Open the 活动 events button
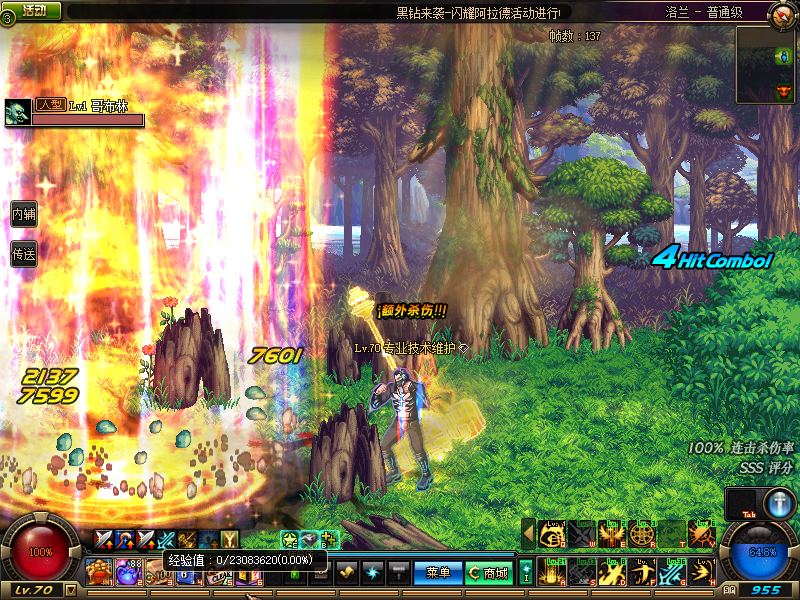800x600 pixels. point(34,10)
